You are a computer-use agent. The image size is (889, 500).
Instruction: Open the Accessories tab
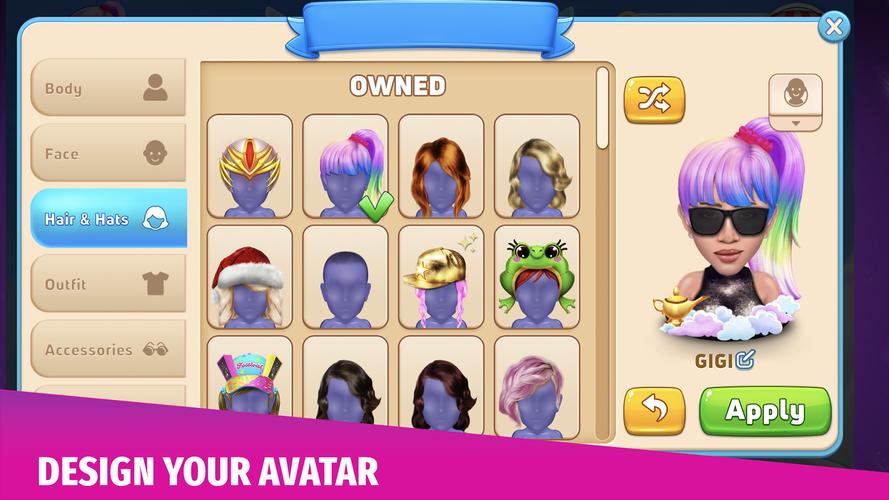coord(108,350)
